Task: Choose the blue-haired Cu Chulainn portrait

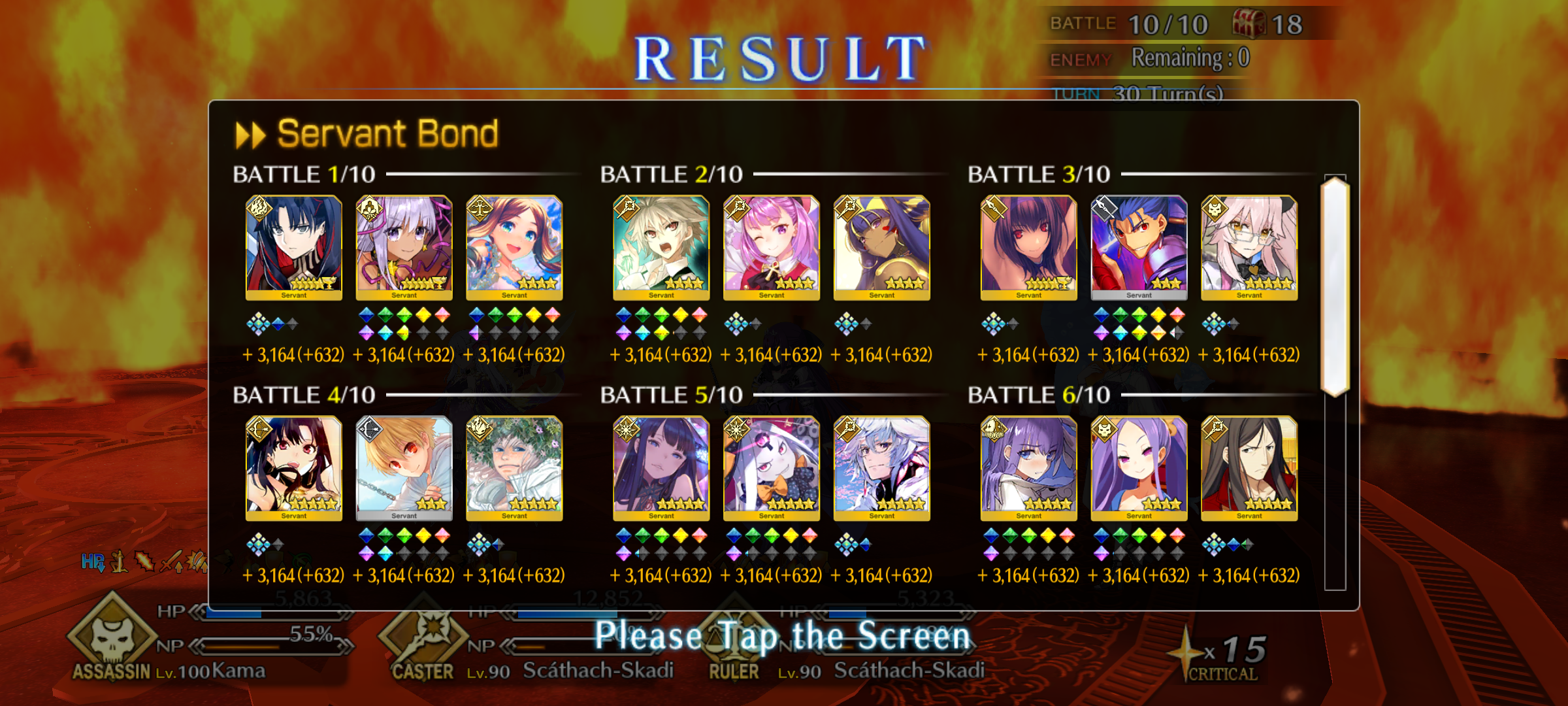Action: coord(1139,246)
